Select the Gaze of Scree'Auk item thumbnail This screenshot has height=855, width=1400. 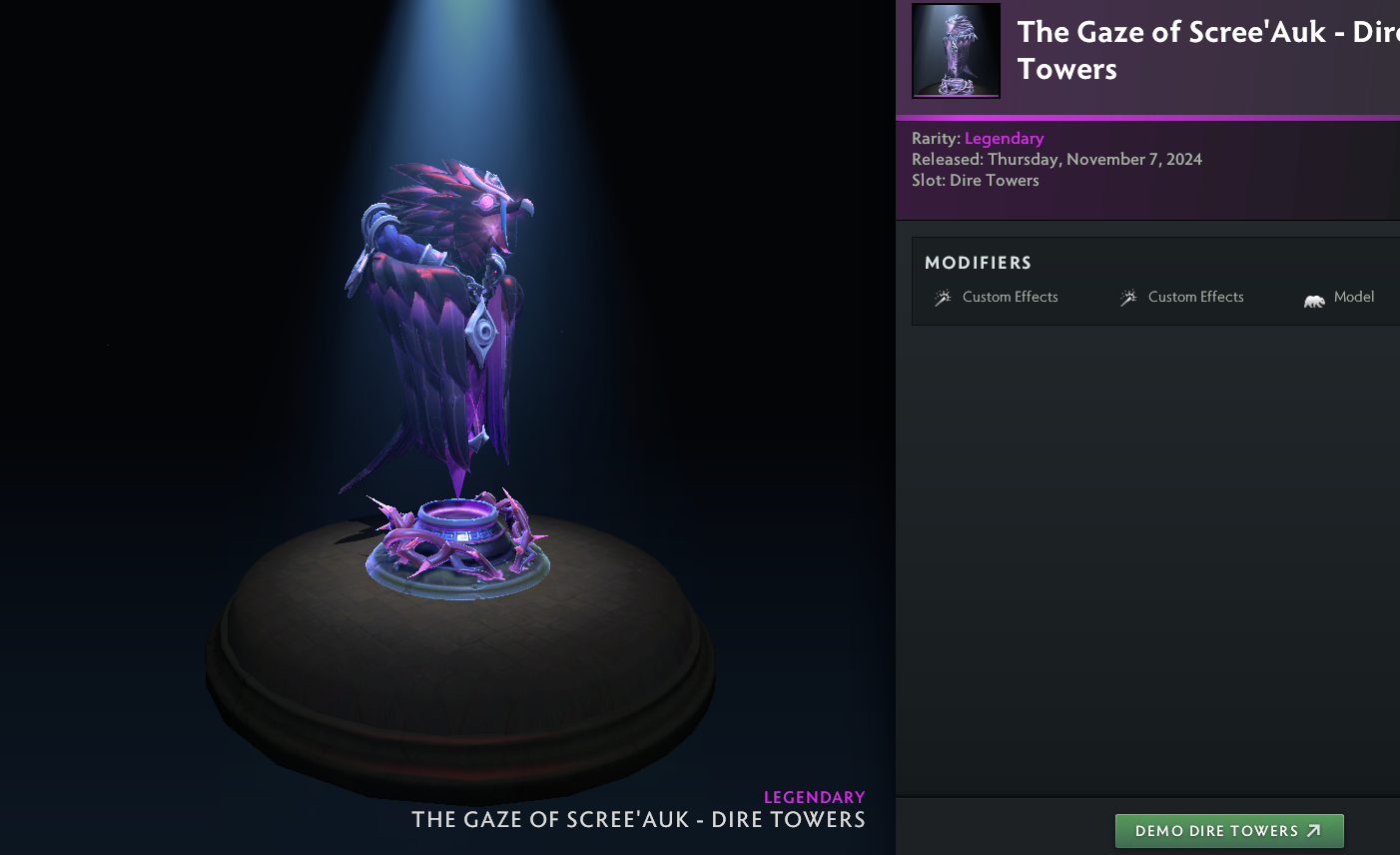tap(956, 51)
